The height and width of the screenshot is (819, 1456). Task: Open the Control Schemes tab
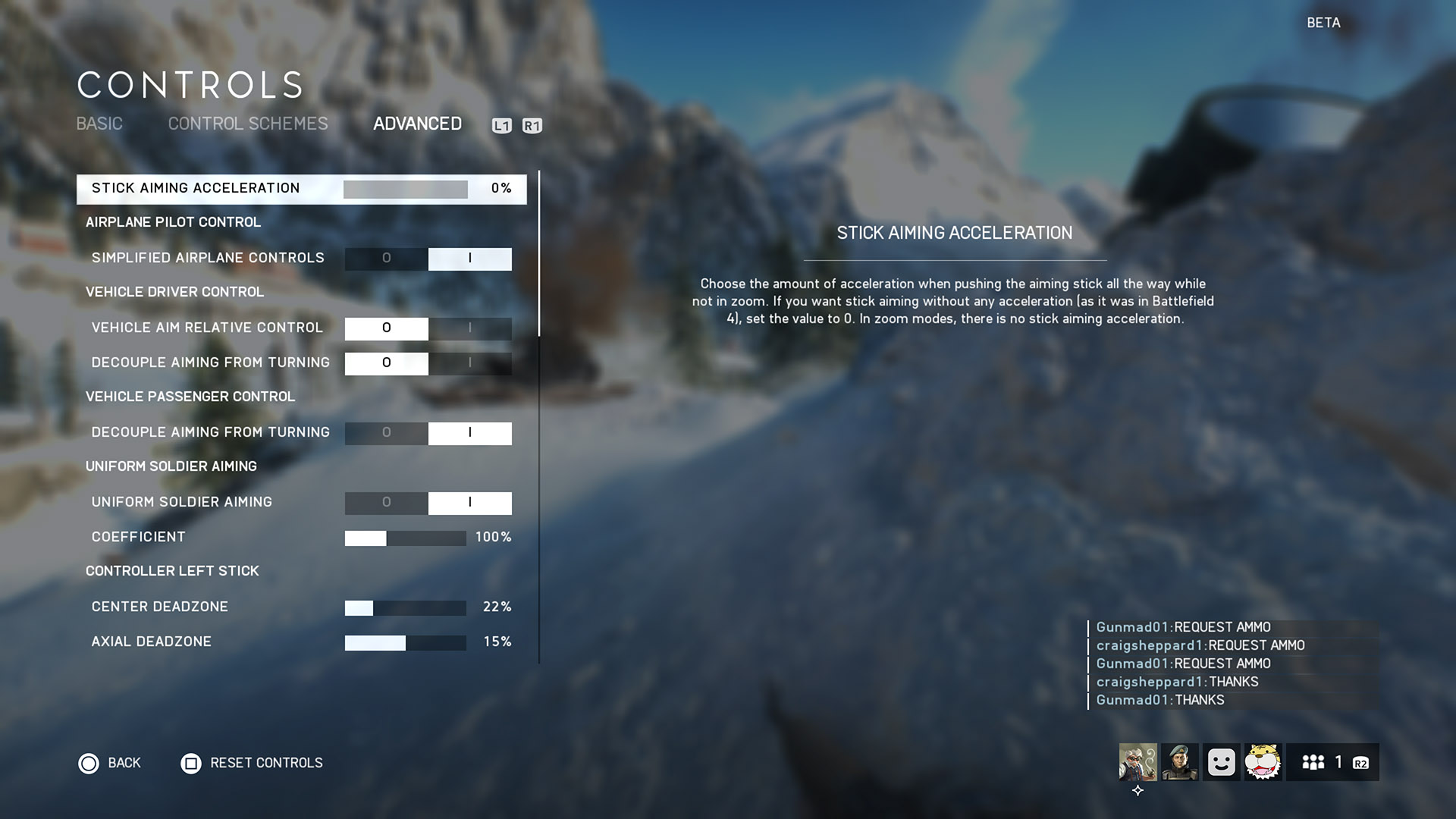(248, 124)
